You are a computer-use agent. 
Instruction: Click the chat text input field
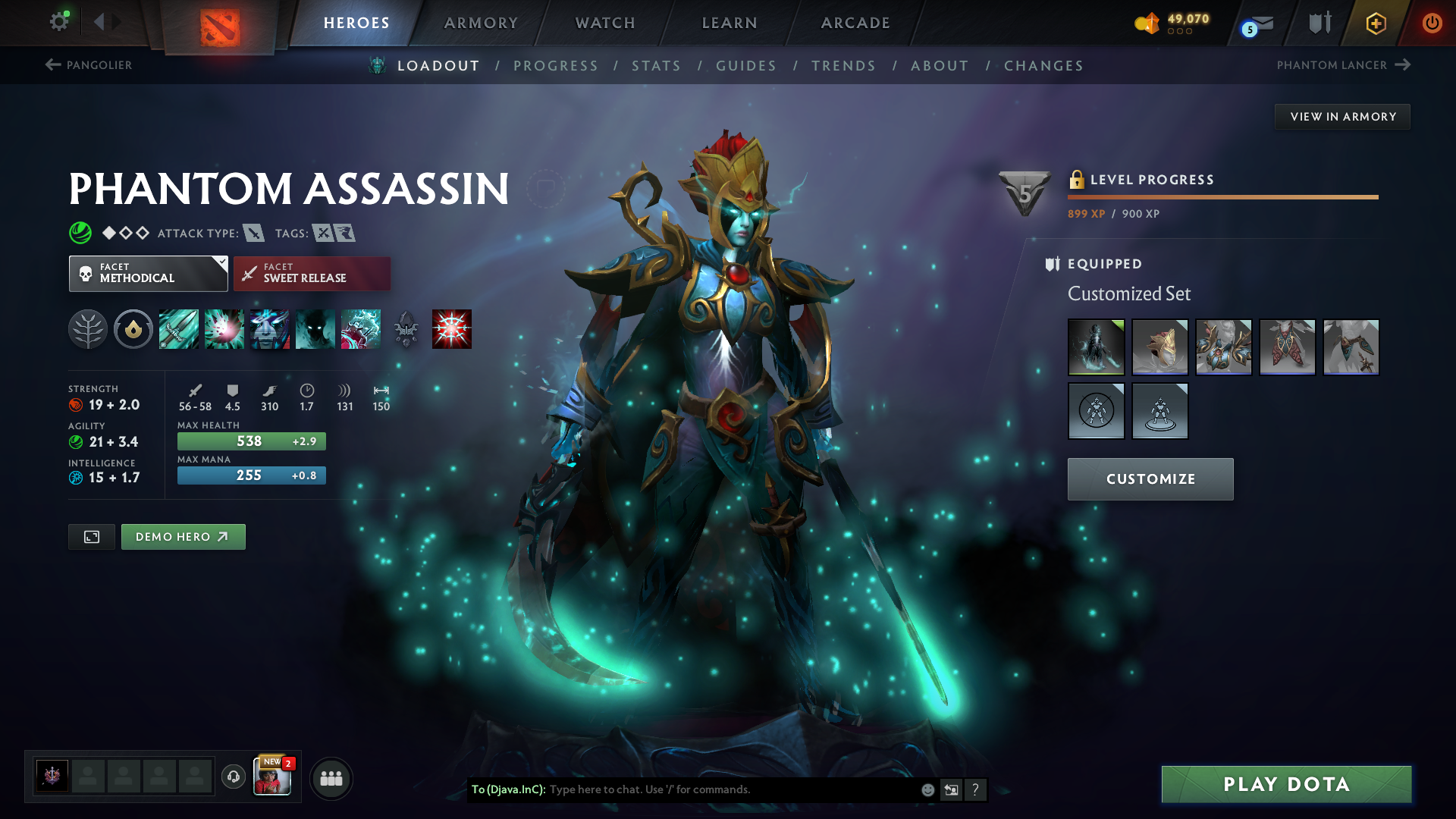pyautogui.click(x=728, y=789)
